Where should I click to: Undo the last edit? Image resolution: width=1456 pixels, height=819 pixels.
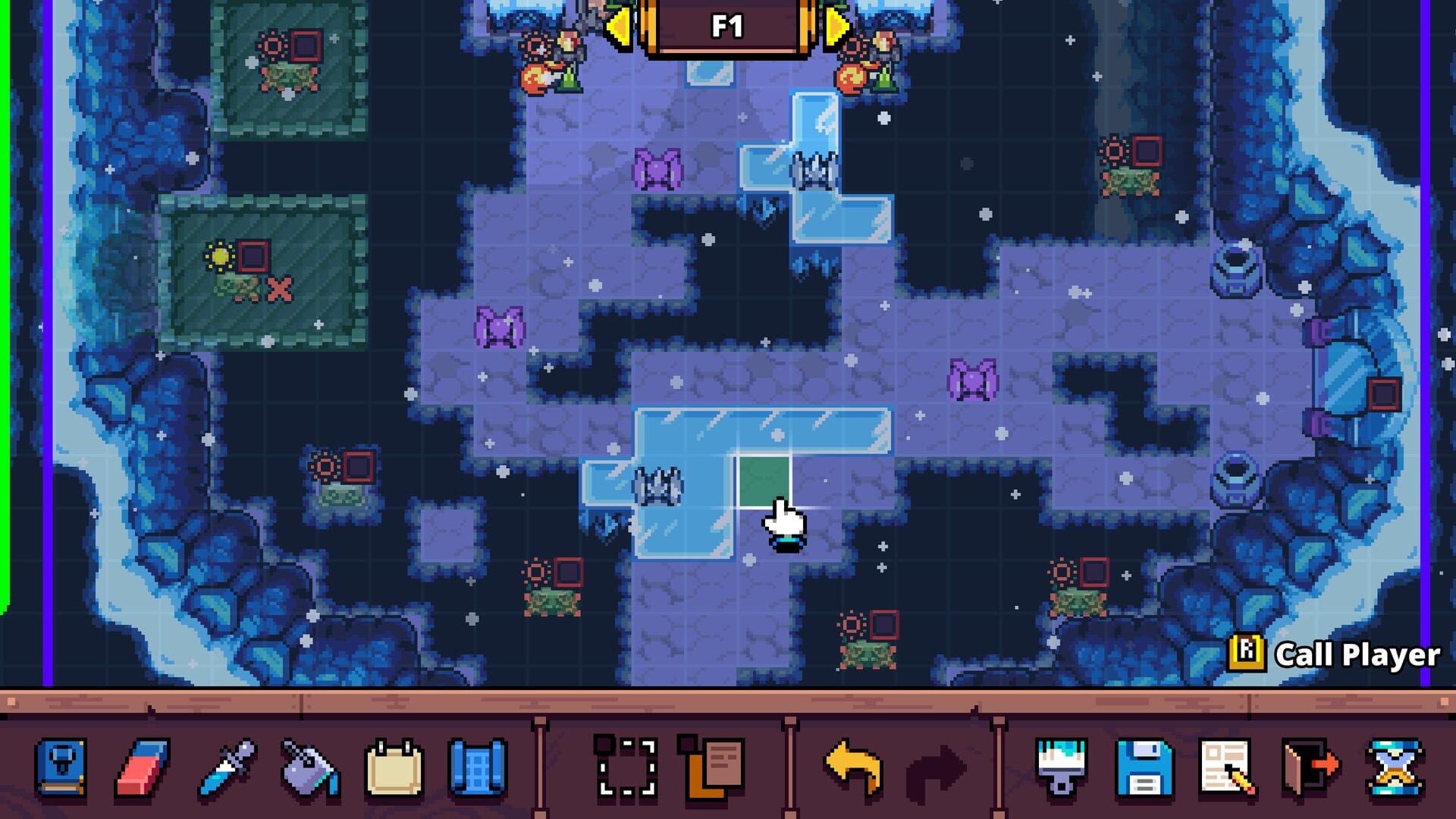[x=852, y=768]
